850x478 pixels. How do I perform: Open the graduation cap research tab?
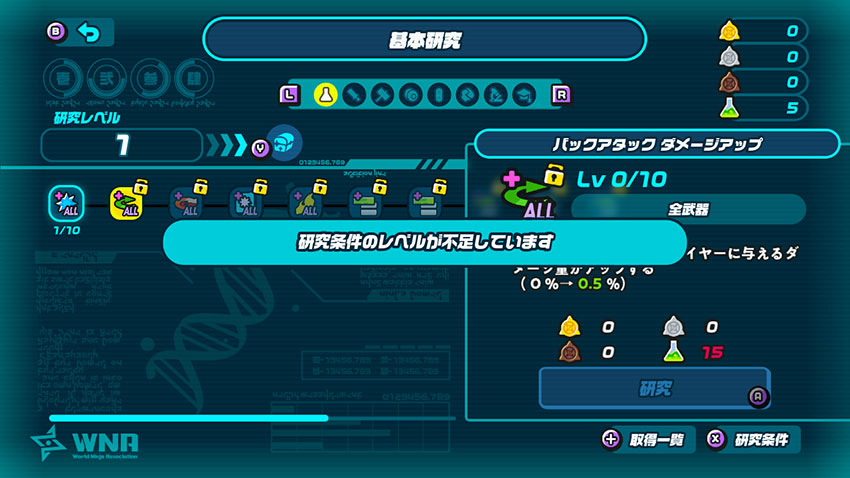tap(522, 94)
